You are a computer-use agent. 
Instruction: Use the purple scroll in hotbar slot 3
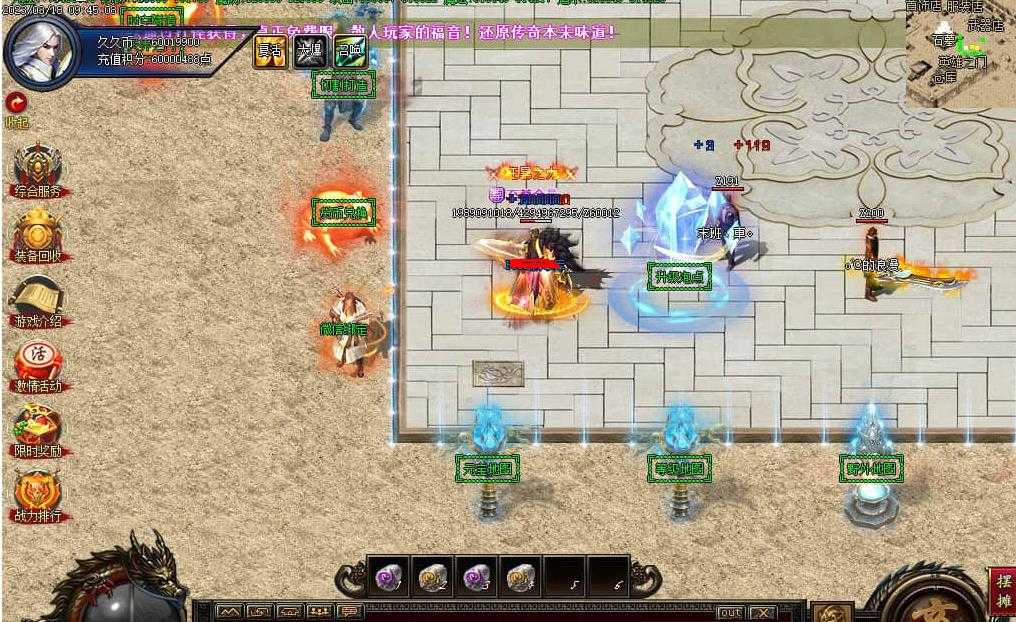[x=476, y=577]
